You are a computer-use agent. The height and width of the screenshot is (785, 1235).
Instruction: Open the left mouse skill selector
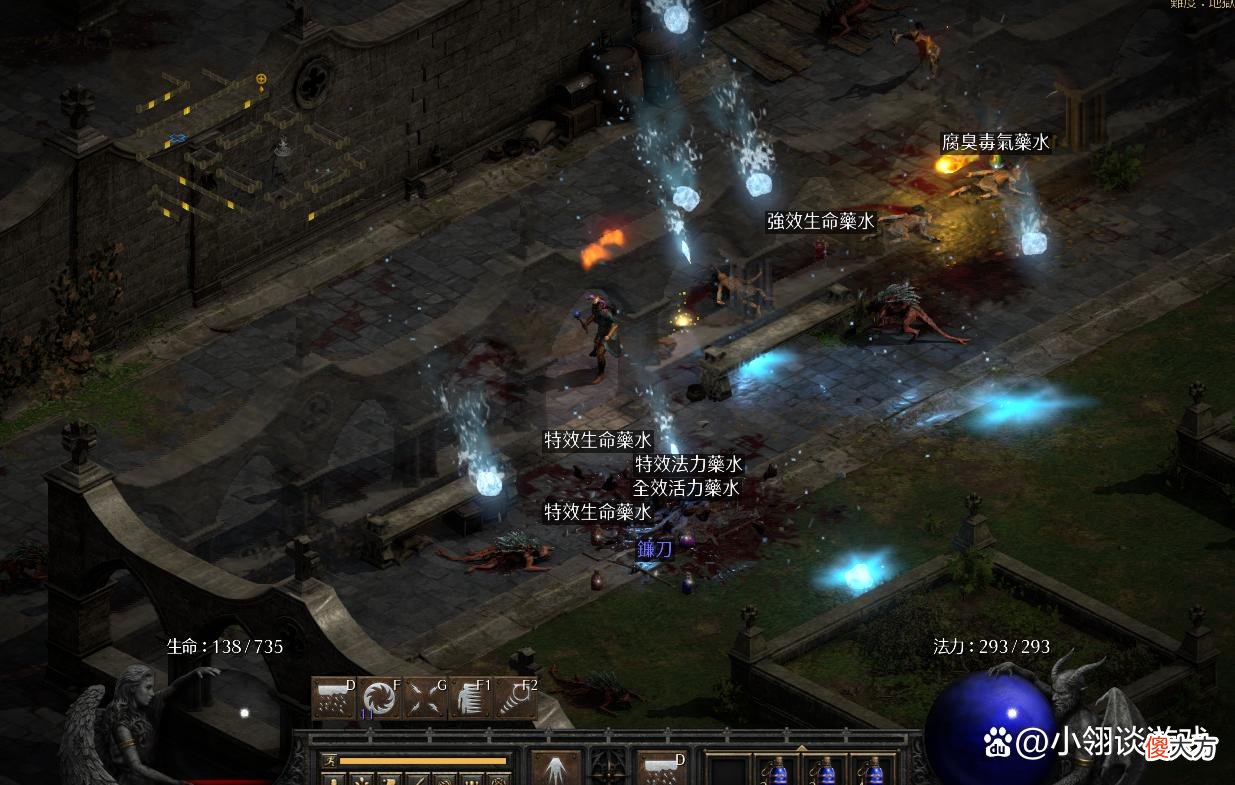coord(555,768)
